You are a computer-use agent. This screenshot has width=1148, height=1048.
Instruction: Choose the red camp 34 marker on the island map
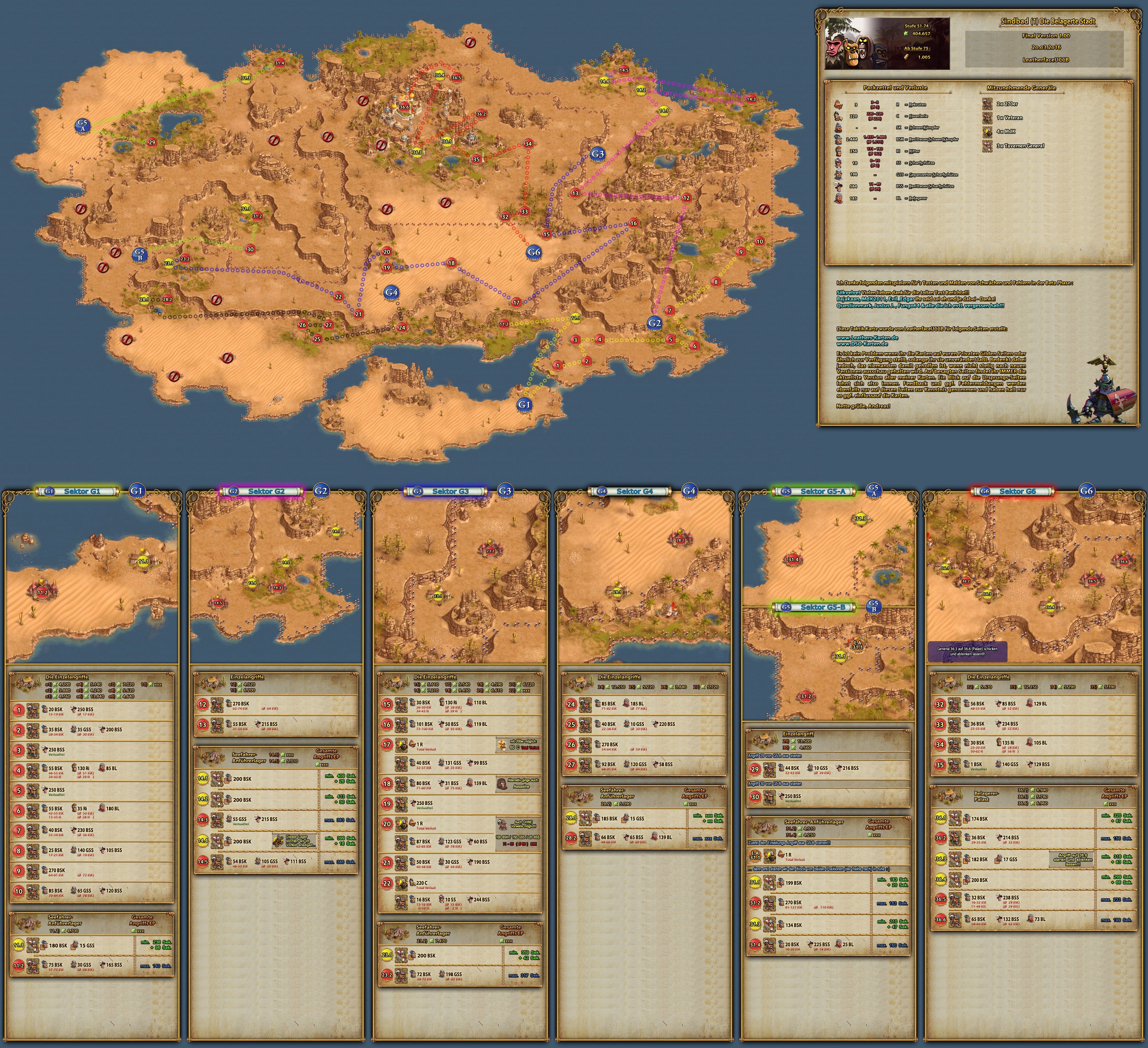coord(528,144)
